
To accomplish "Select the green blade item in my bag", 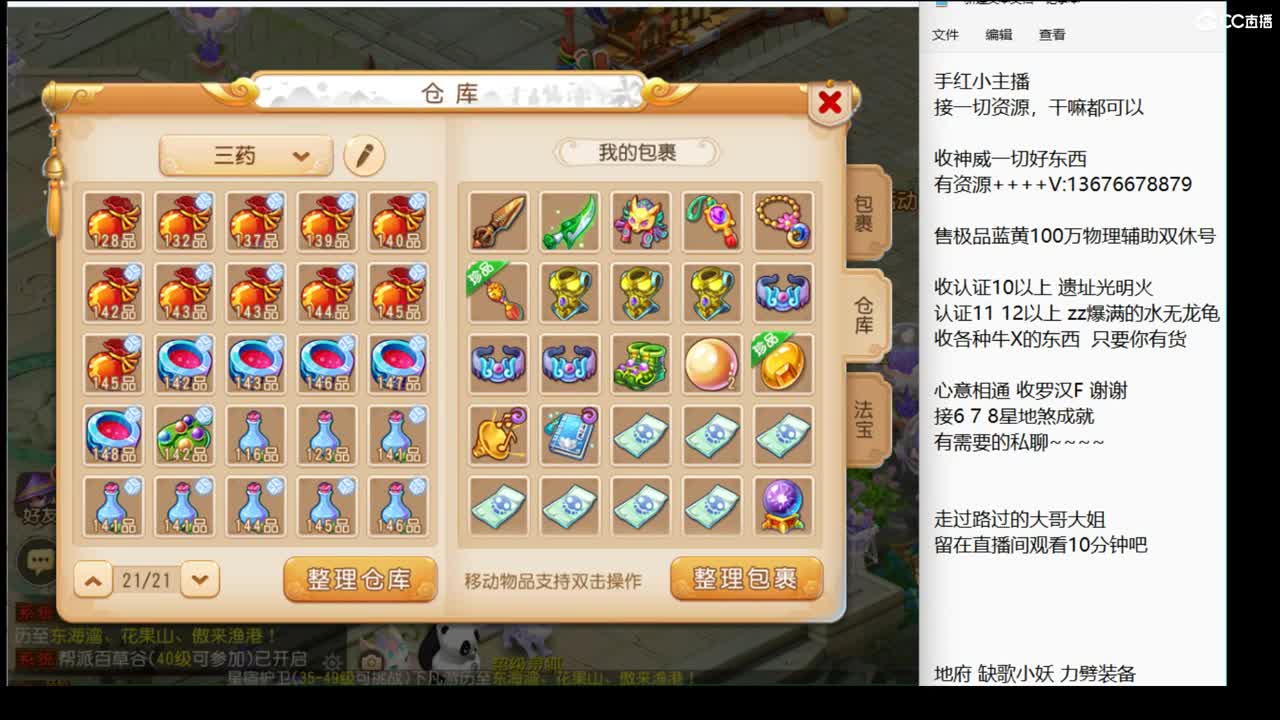I will pos(569,219).
